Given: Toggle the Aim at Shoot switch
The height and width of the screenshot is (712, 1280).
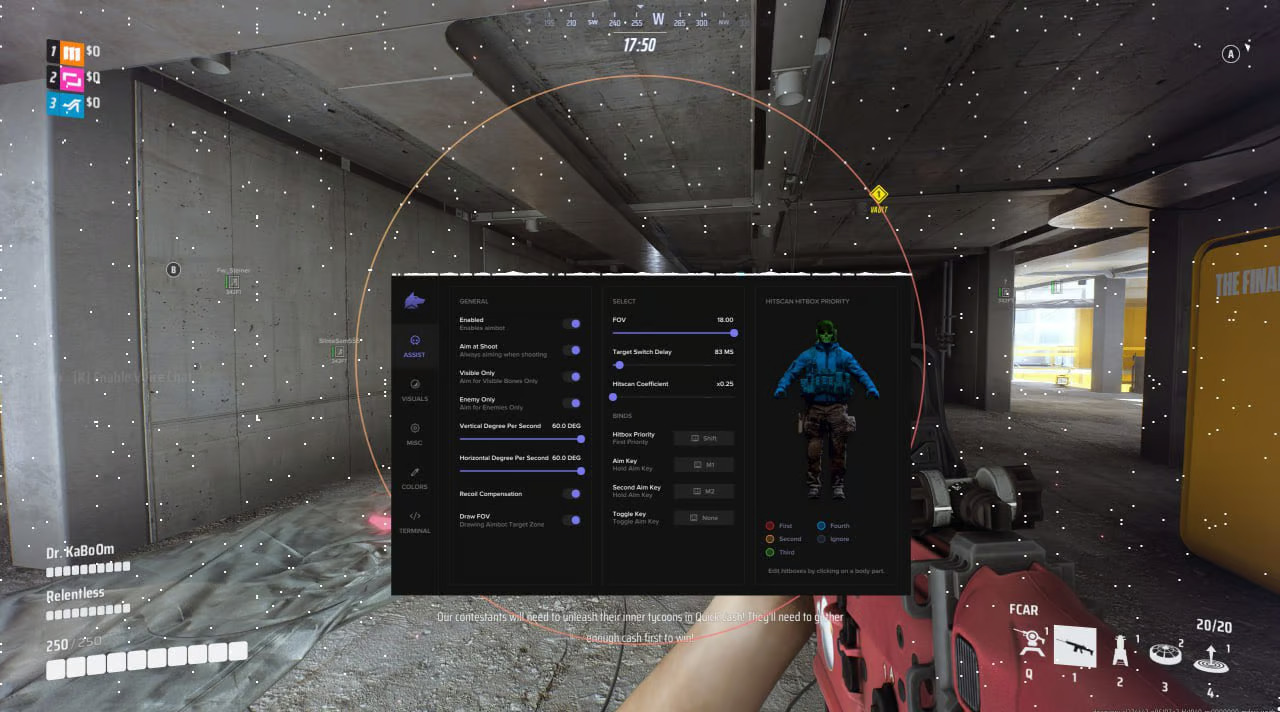Looking at the screenshot, I should click(572, 350).
